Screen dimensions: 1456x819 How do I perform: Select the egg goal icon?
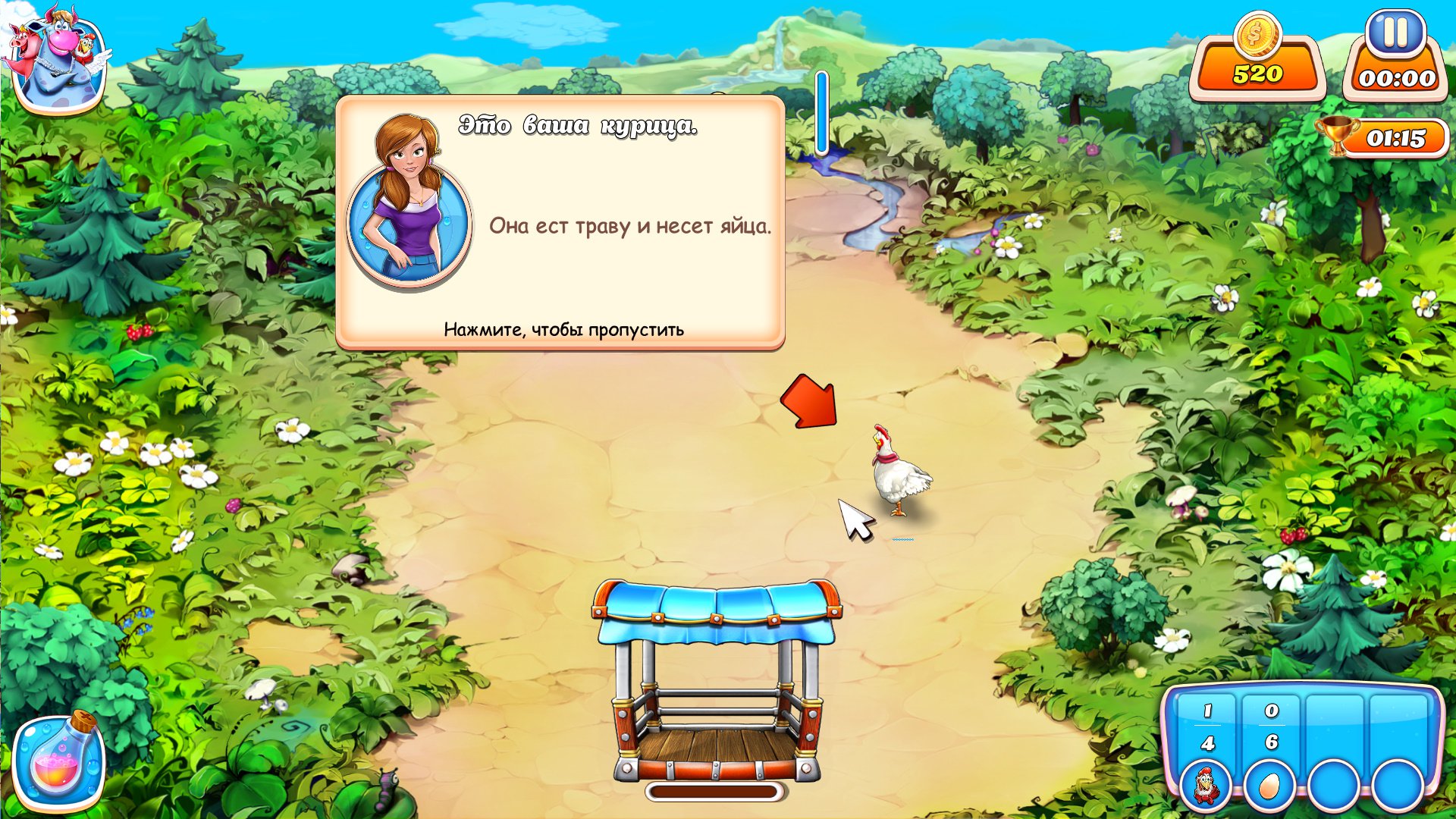1269,786
